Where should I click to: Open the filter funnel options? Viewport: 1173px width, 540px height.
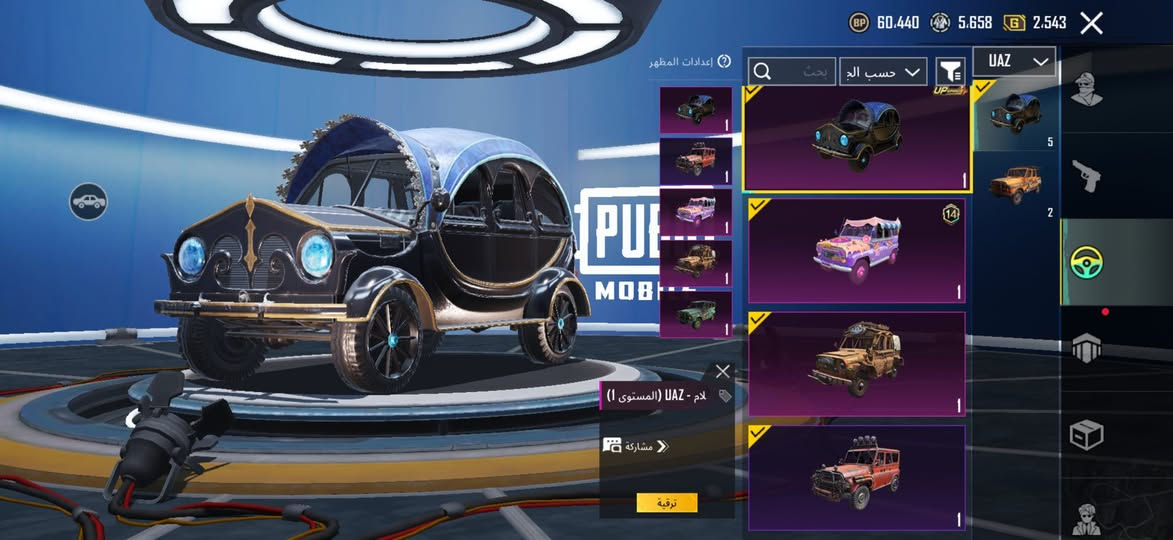pyautogui.click(x=950, y=71)
